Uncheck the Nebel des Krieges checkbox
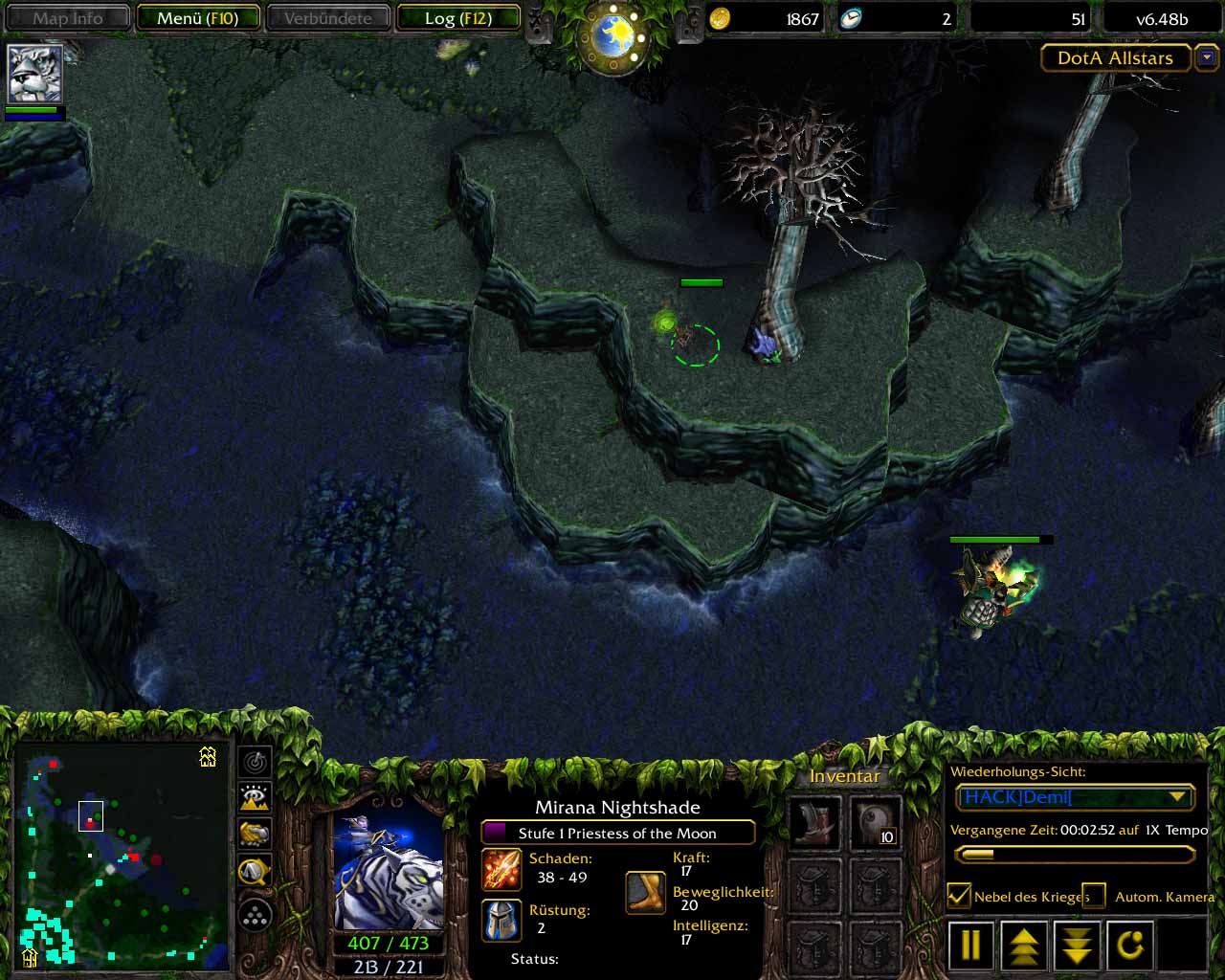 (x=959, y=896)
